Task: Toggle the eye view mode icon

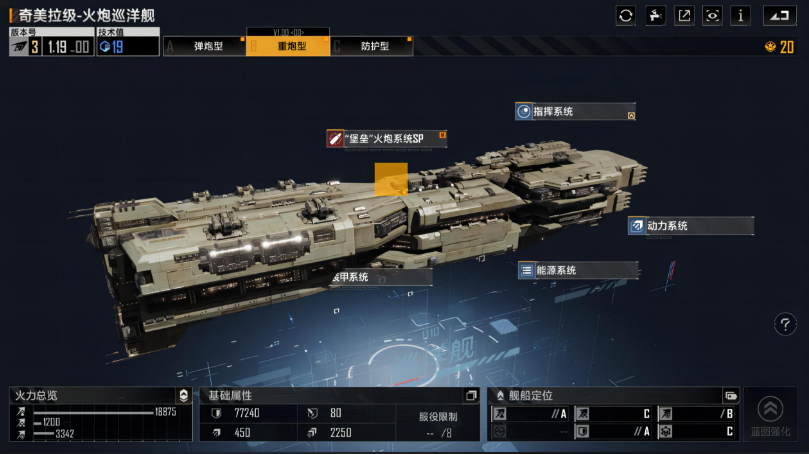Action: [713, 15]
